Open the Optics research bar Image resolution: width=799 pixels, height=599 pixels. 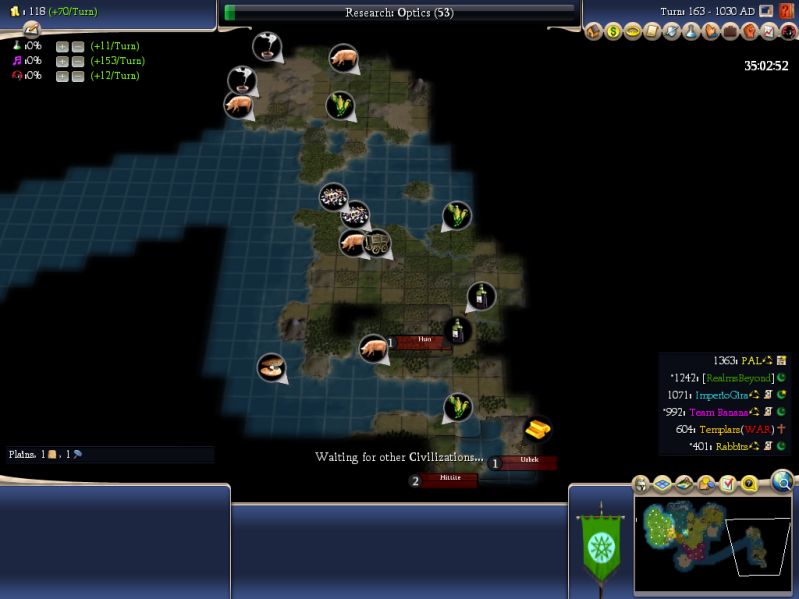click(399, 13)
